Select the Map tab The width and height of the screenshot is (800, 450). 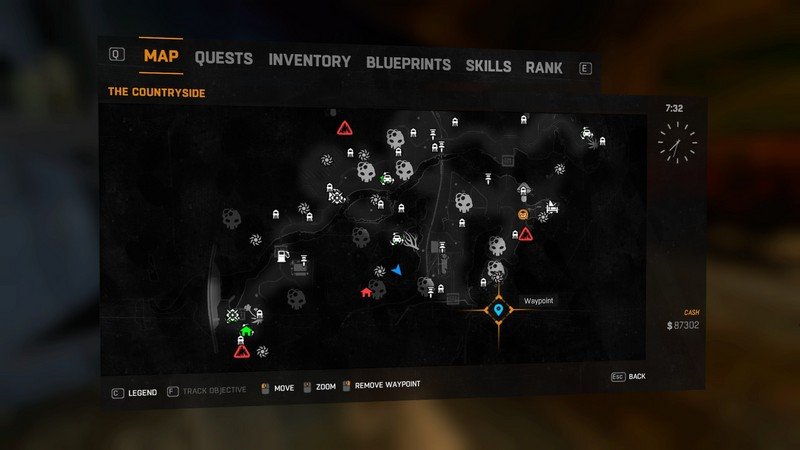(161, 55)
